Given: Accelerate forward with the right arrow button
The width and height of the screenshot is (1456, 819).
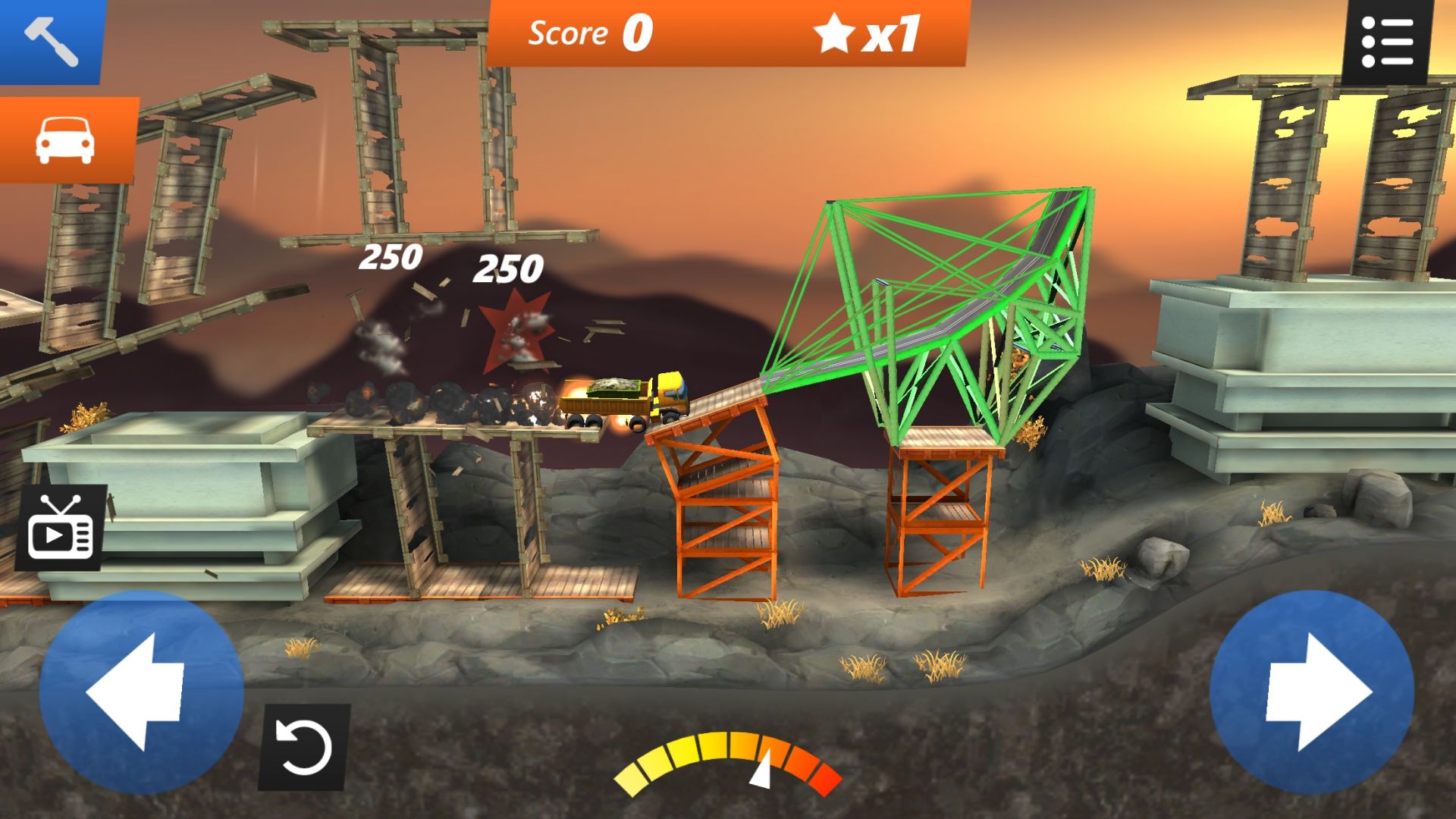Looking at the screenshot, I should point(1312,692).
